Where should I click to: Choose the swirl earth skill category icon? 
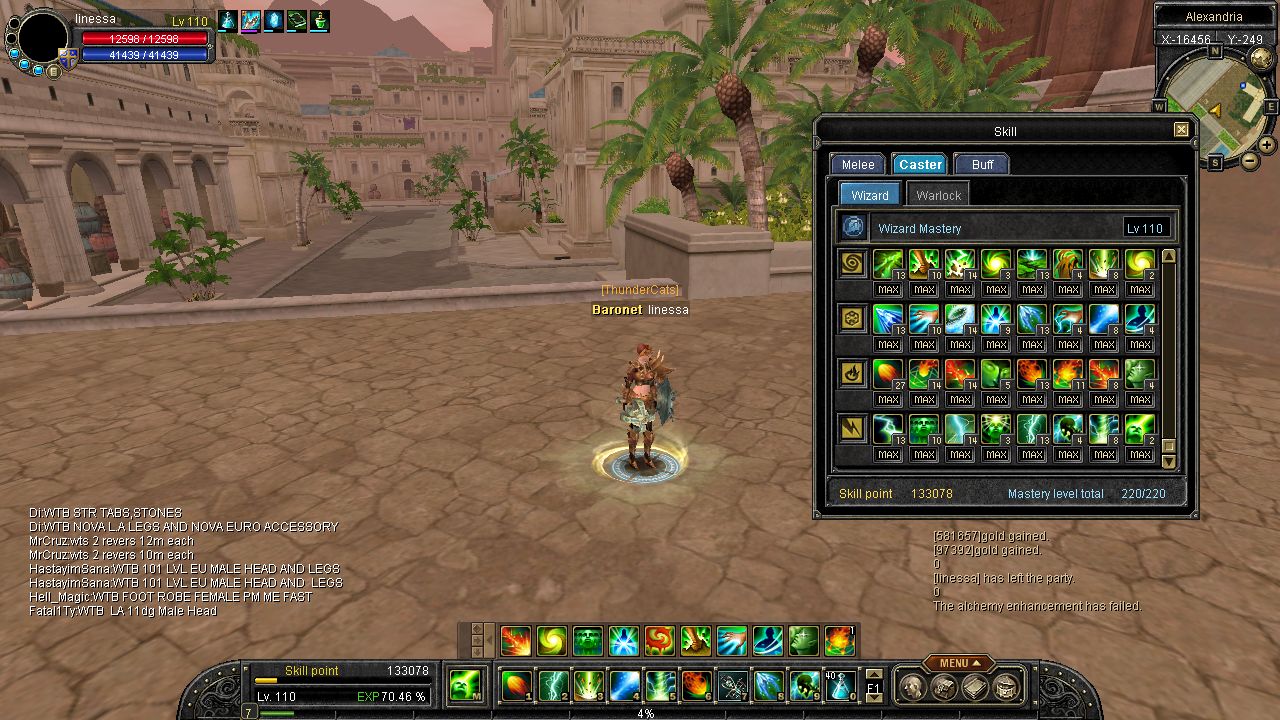tap(853, 264)
